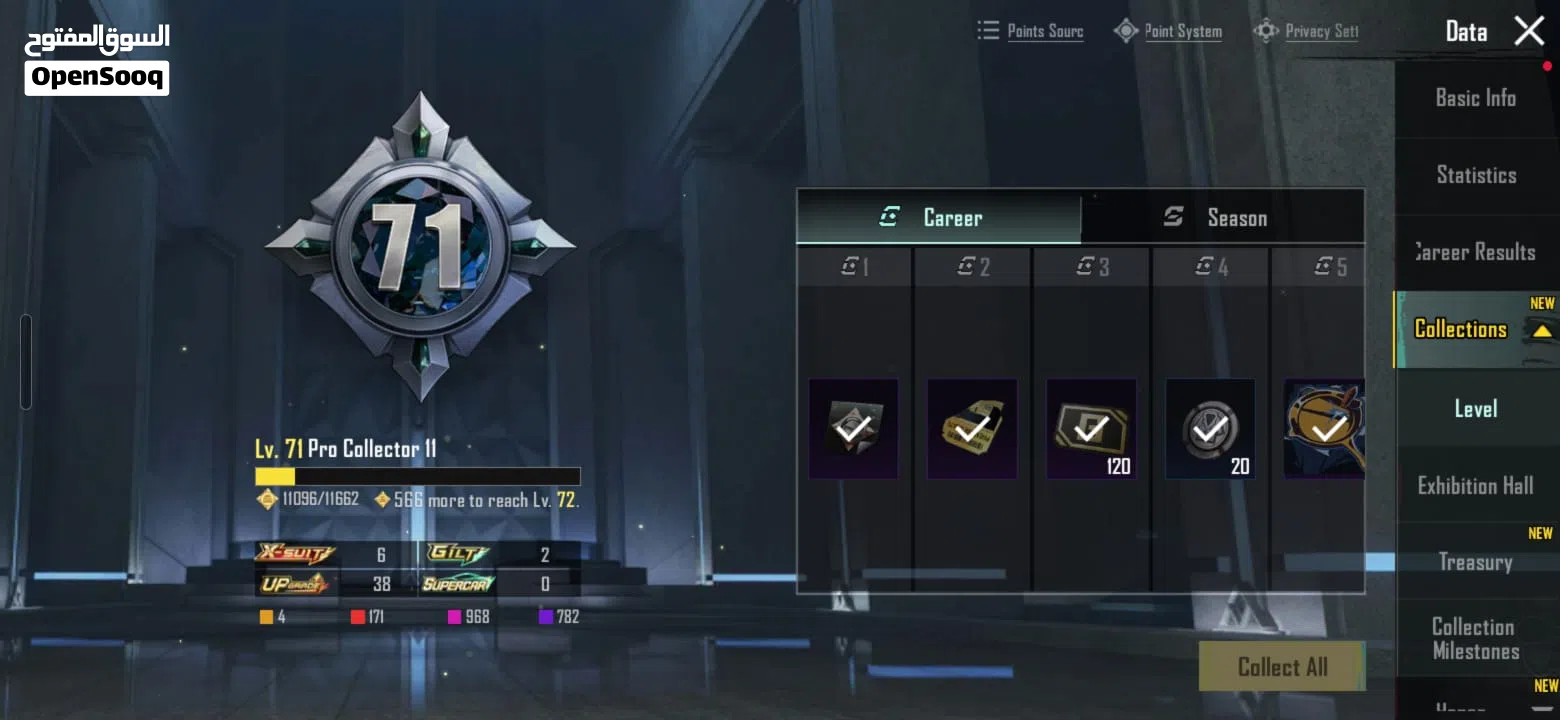
Task: Go to the Statistics section
Action: pyautogui.click(x=1475, y=175)
